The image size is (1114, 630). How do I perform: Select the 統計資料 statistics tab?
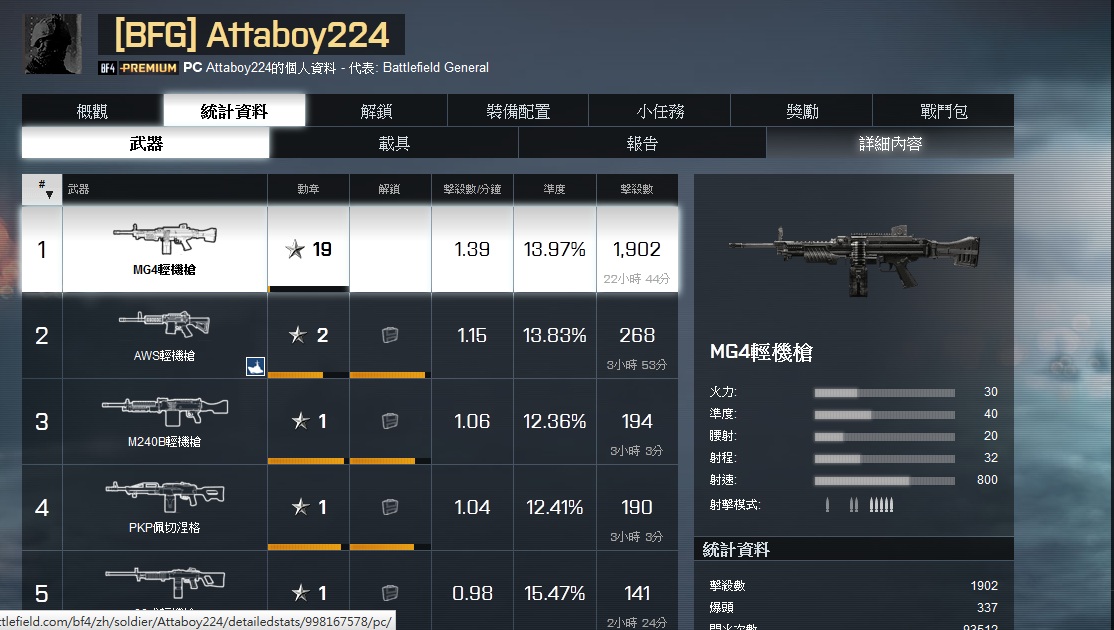(234, 111)
